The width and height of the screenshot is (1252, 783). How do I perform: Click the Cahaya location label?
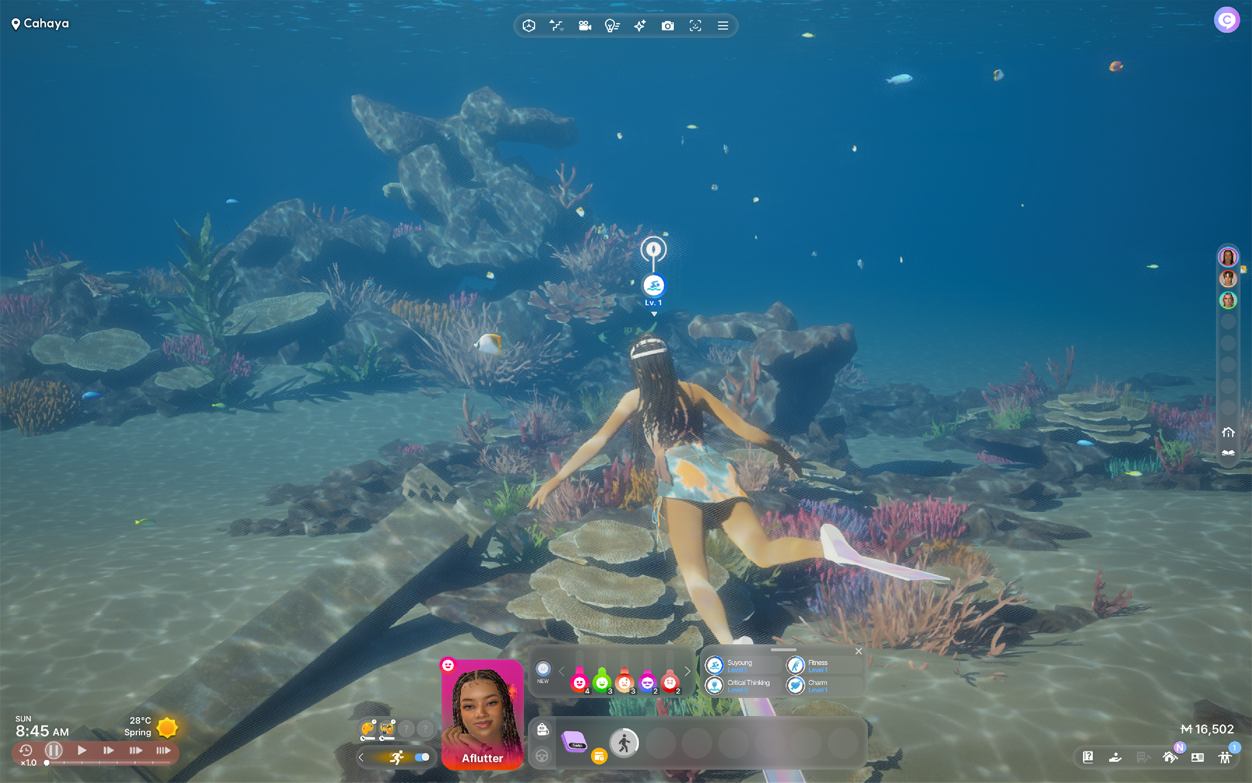pos(41,23)
